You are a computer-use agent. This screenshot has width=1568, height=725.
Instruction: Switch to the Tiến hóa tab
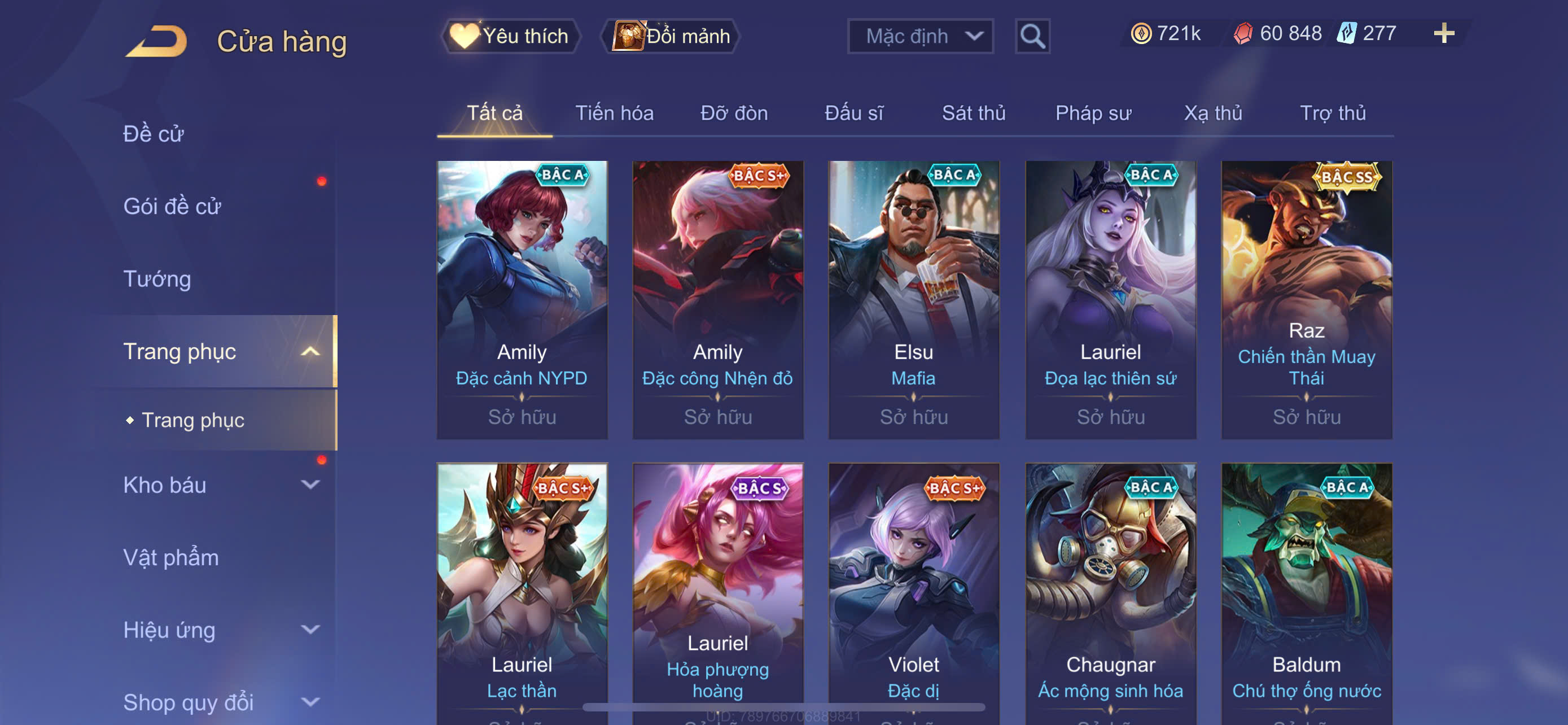(x=614, y=112)
